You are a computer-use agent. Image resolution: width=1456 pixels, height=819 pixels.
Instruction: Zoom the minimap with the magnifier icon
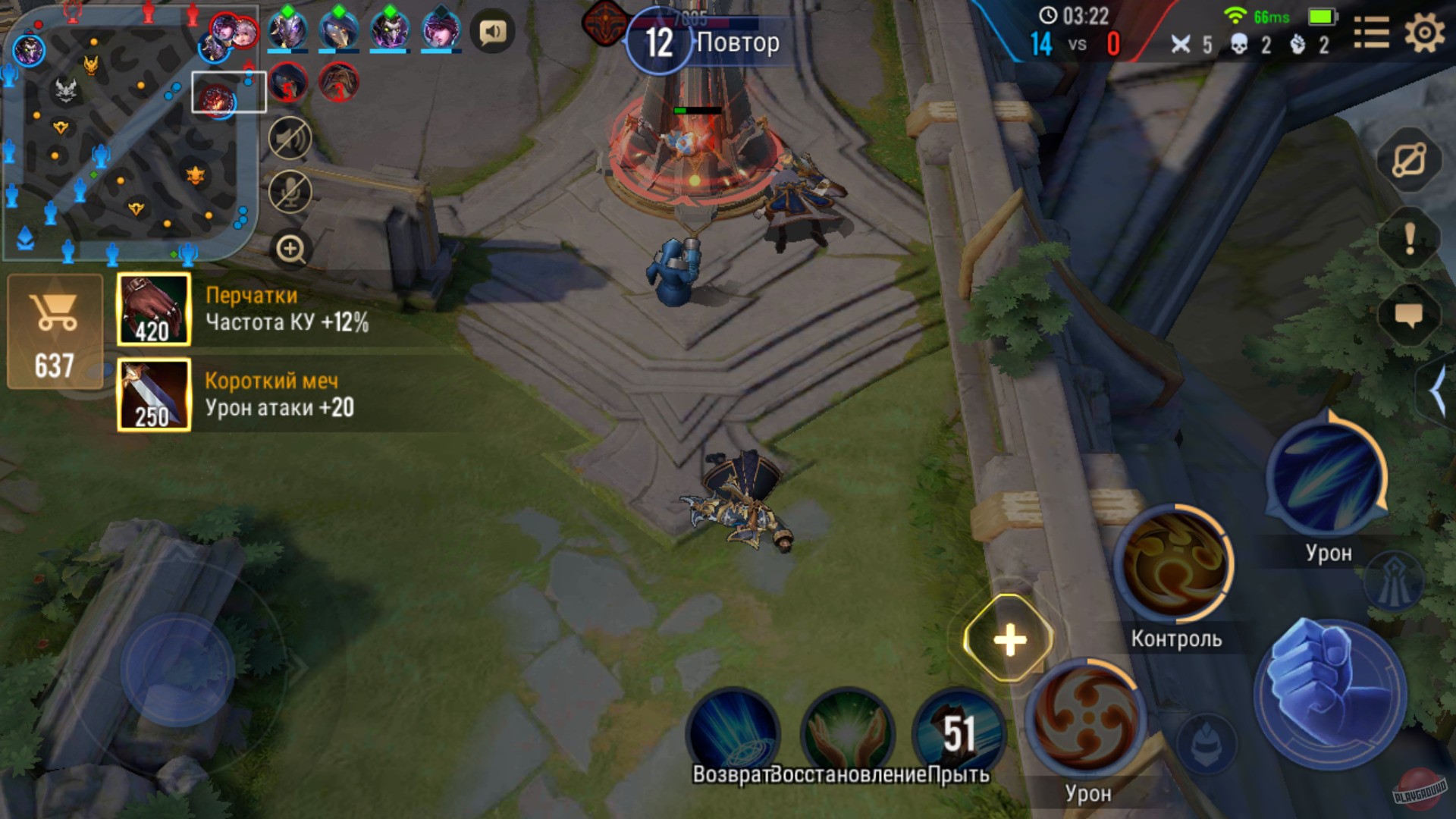(x=290, y=248)
